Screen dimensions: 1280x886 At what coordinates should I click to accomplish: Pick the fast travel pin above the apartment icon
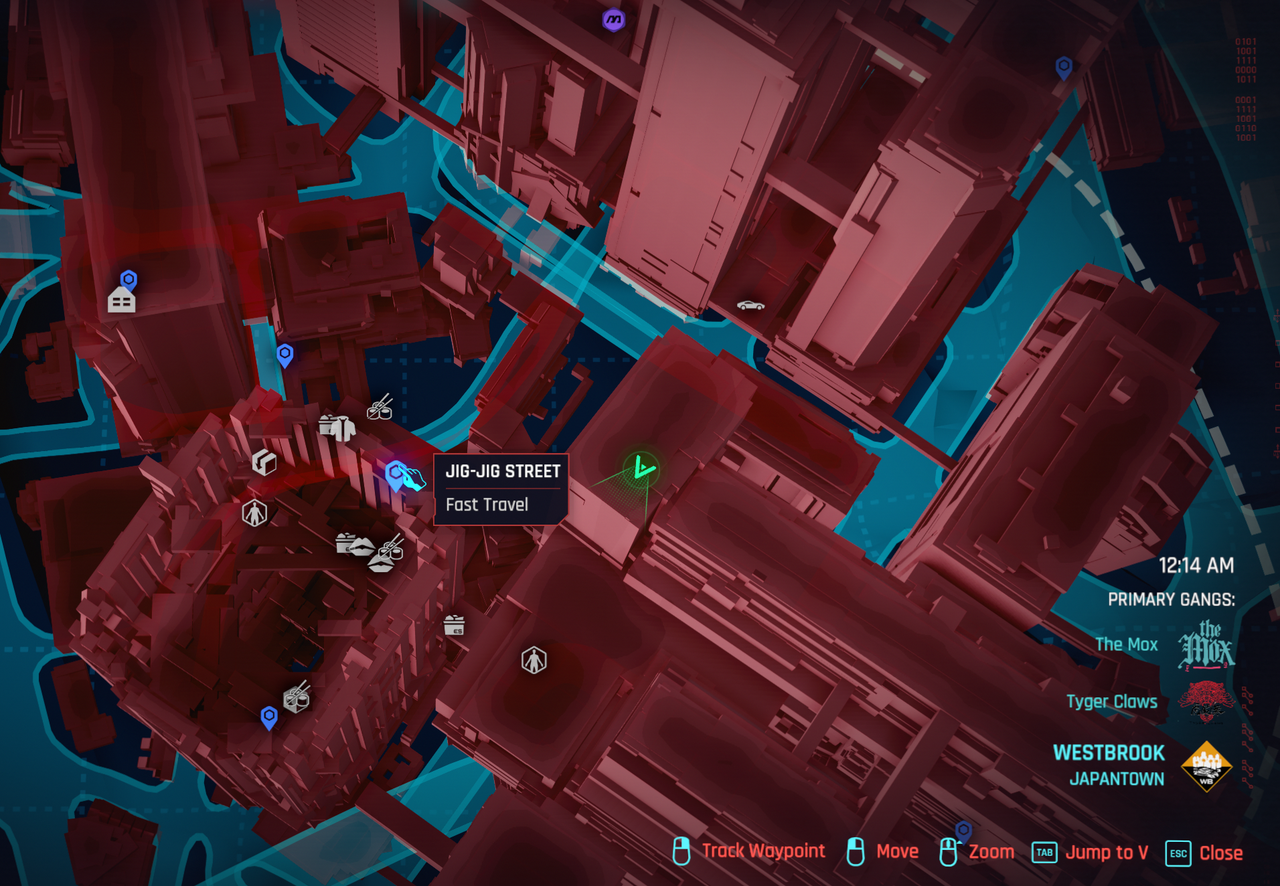coord(128,279)
